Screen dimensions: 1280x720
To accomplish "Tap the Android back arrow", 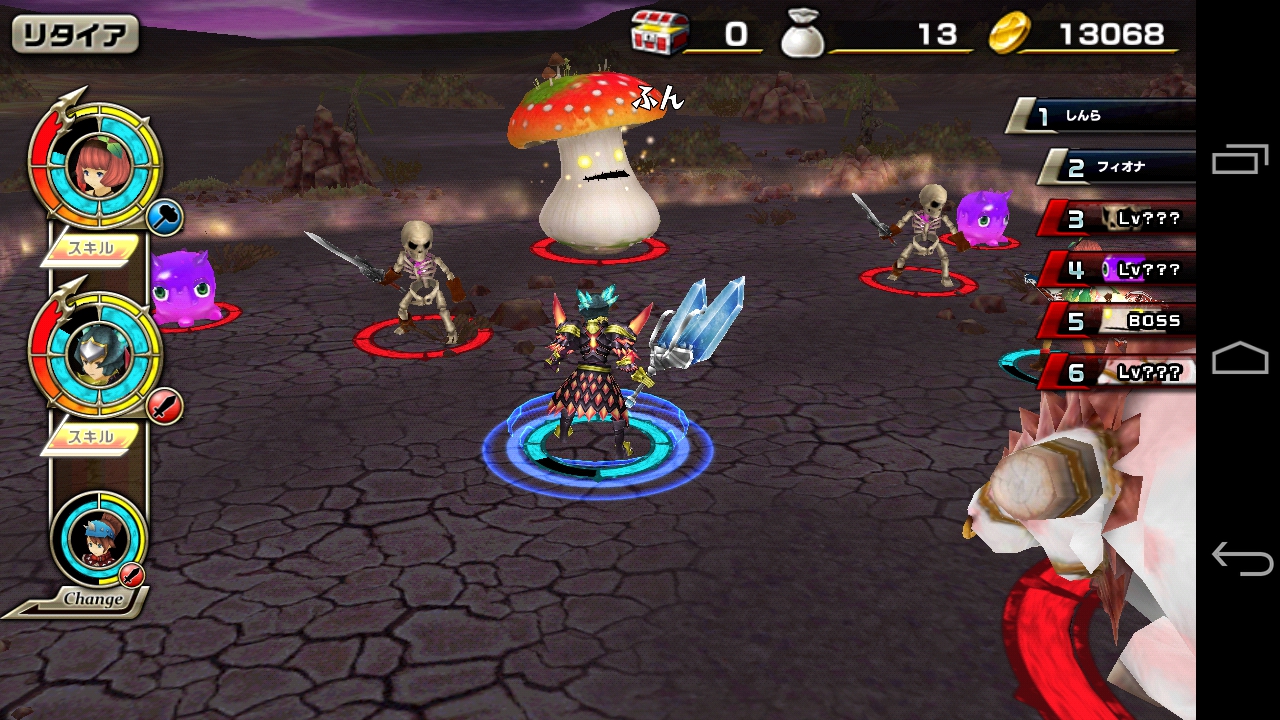I will (x=1239, y=558).
